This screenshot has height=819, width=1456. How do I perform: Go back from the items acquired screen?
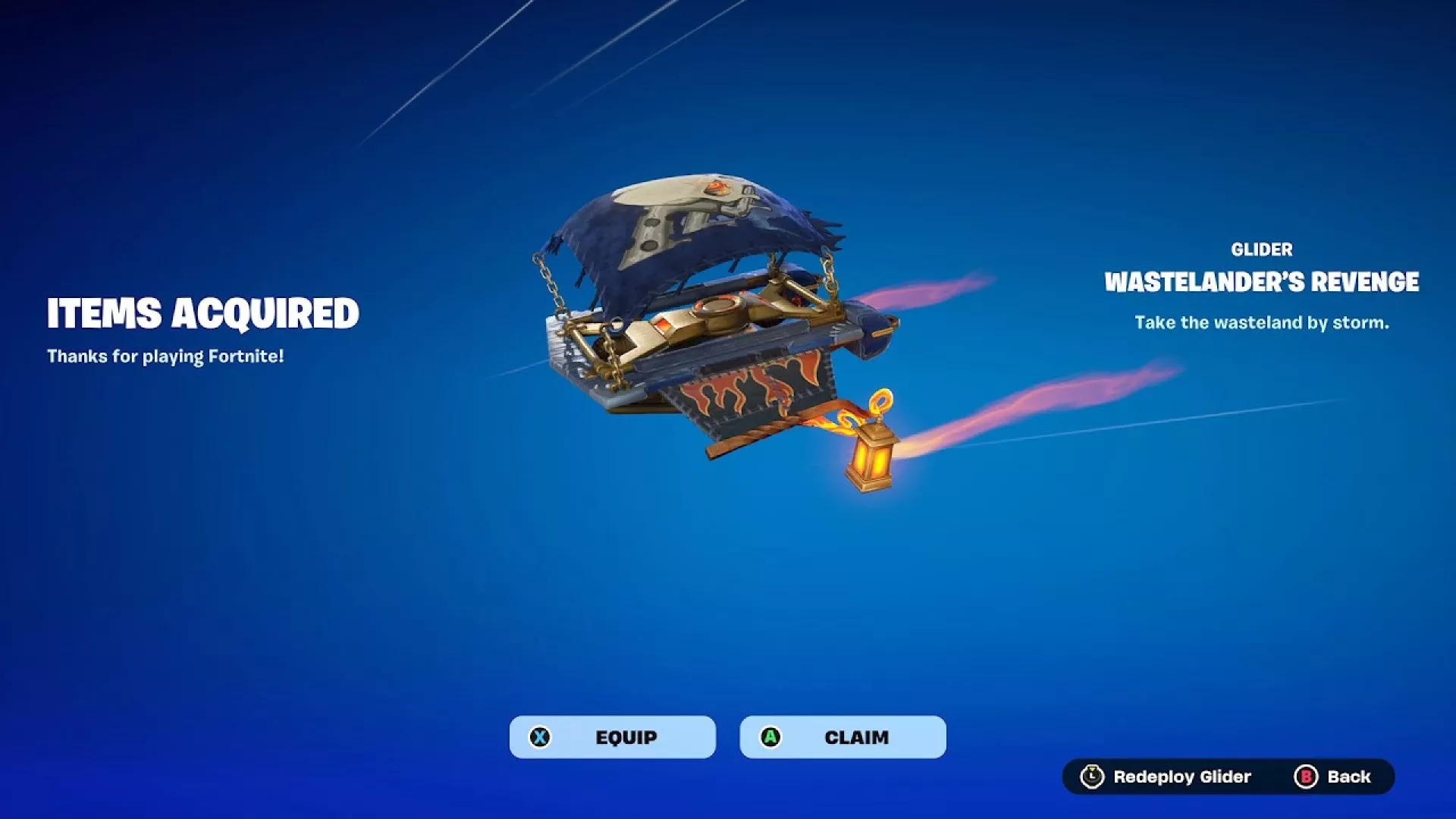(1333, 777)
